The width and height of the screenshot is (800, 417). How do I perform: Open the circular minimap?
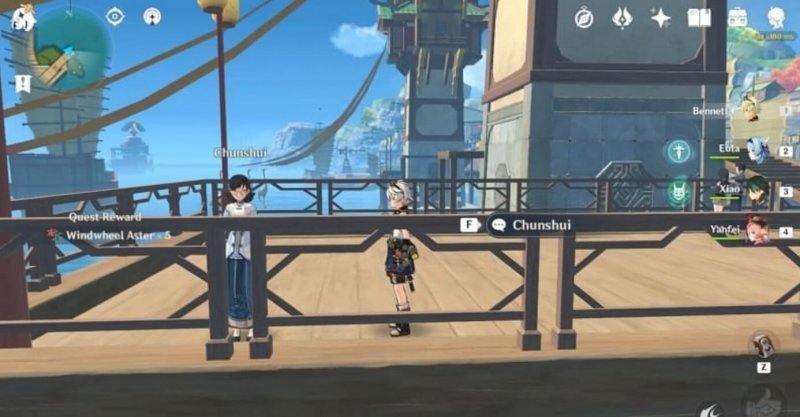pyautogui.click(x=71, y=48)
